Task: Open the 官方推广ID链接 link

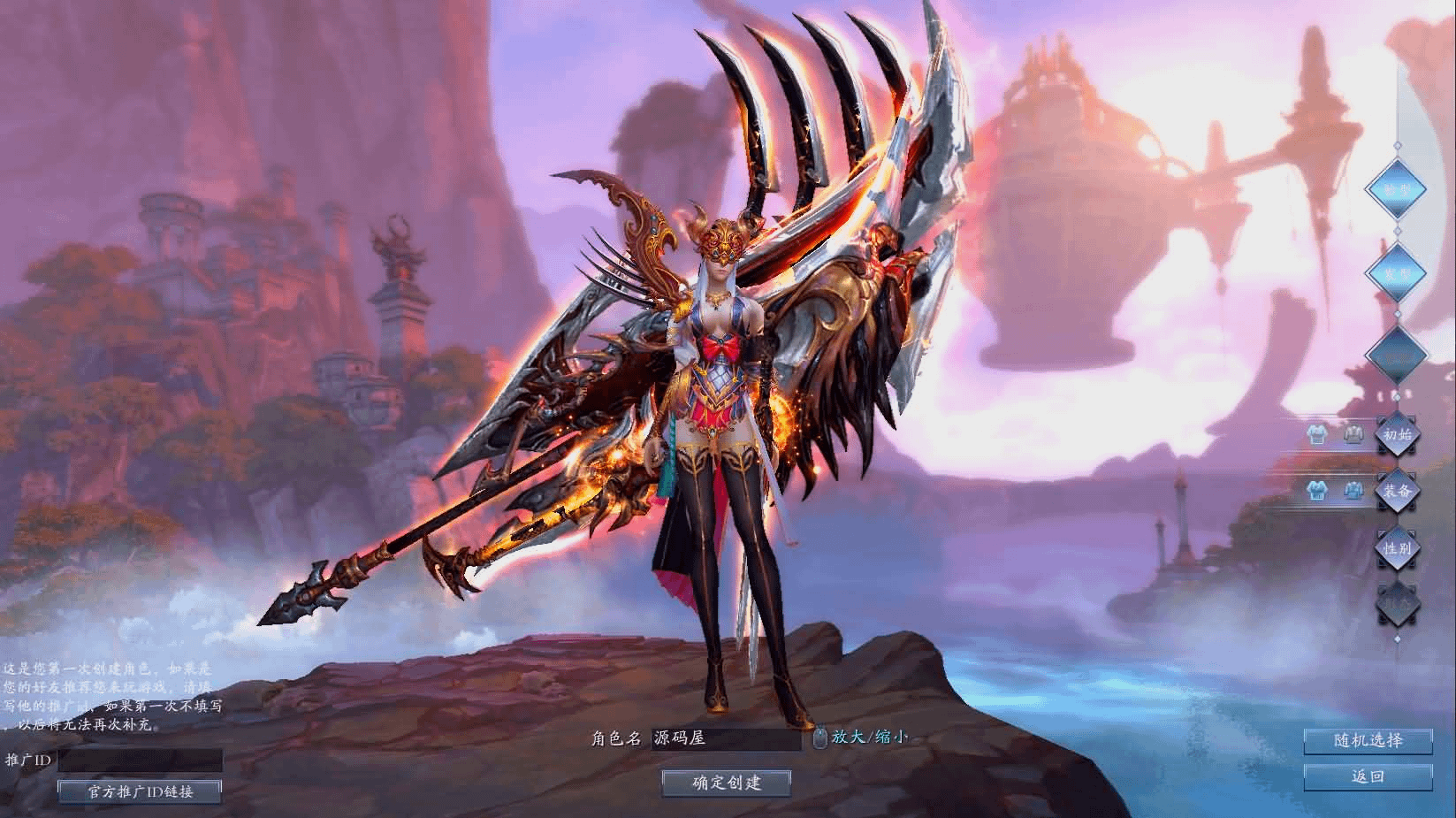Action: (140, 791)
